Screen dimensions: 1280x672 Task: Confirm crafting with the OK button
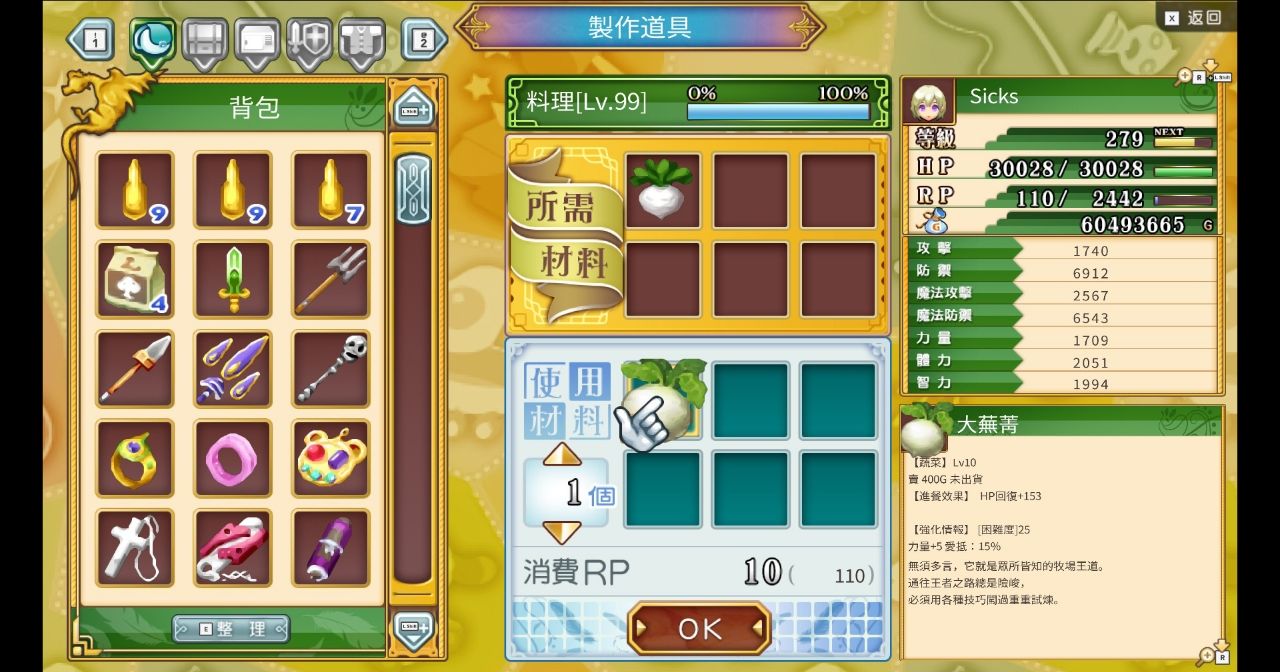(x=699, y=628)
